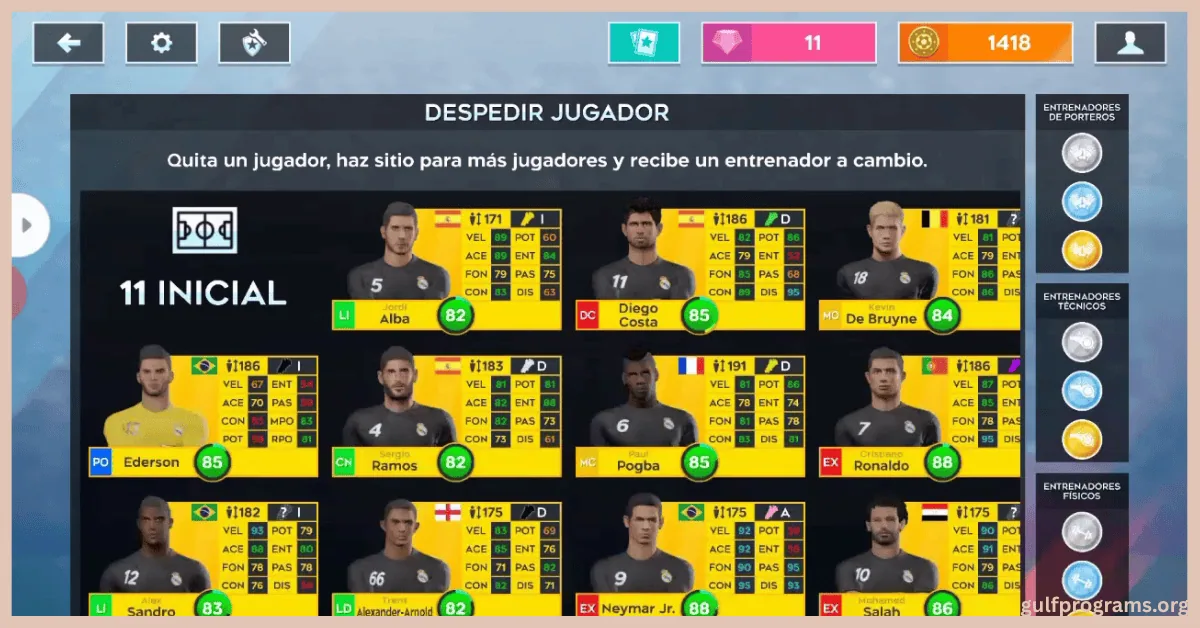Choose Cristiano Ronaldo's card

[920, 414]
